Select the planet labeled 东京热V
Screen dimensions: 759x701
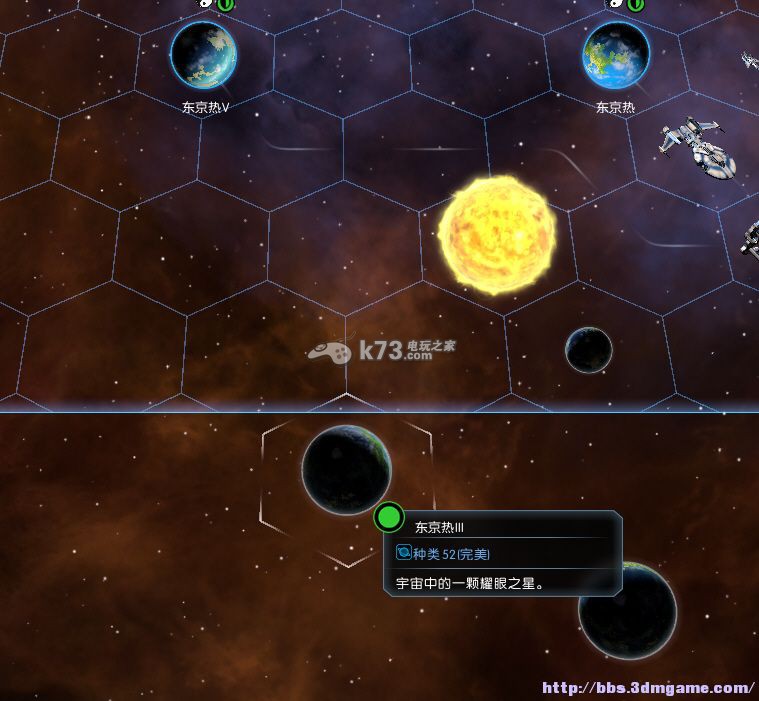click(204, 54)
